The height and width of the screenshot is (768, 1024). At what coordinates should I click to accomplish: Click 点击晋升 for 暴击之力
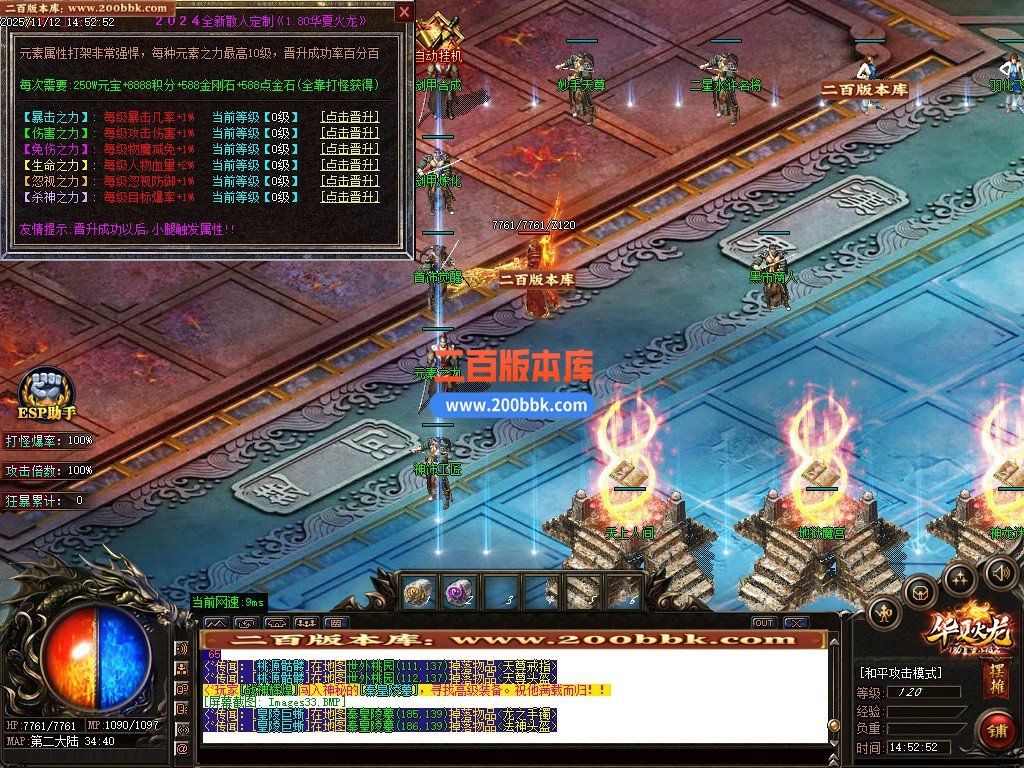[x=349, y=117]
